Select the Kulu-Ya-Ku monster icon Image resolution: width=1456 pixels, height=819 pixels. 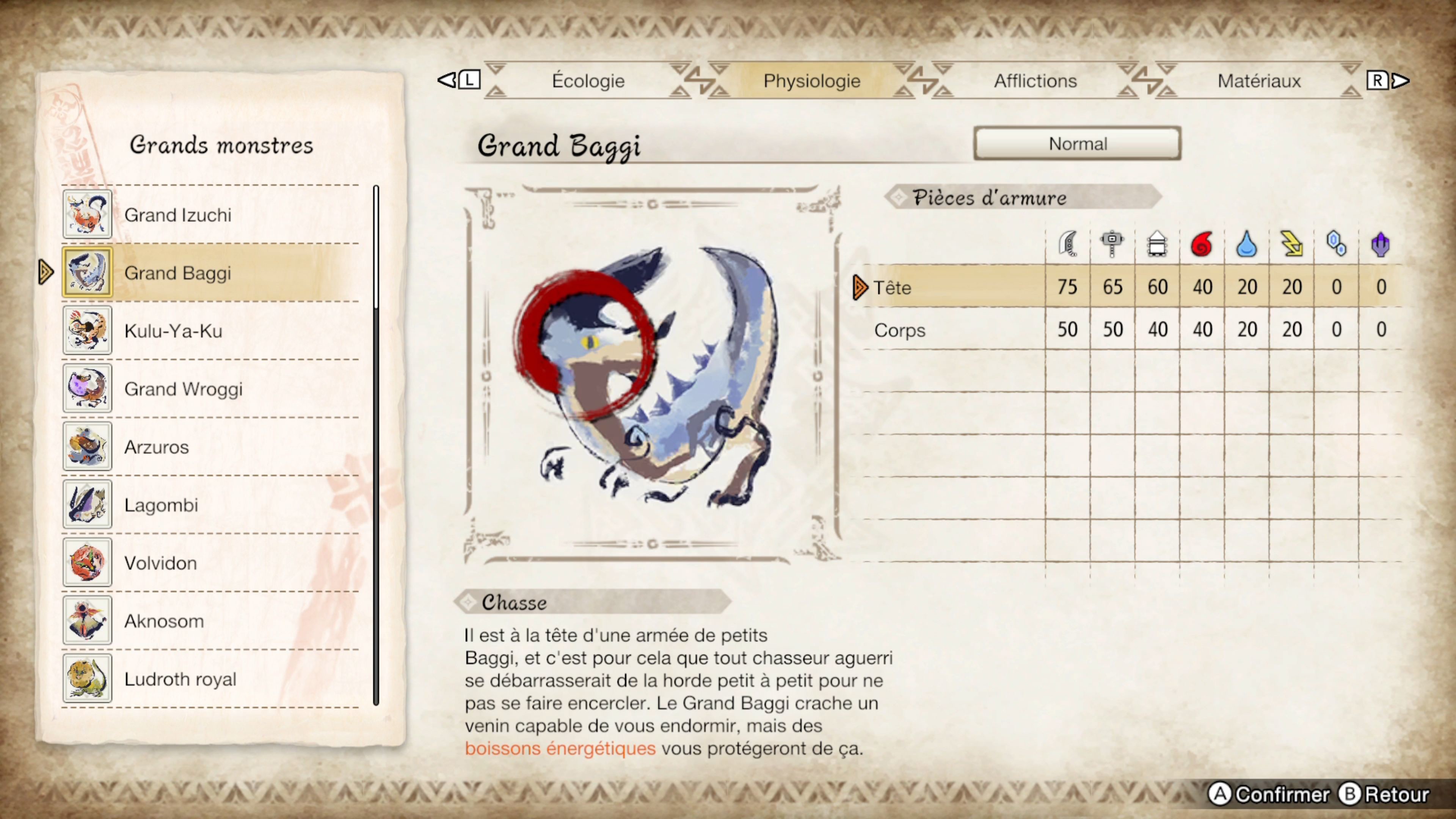(87, 331)
